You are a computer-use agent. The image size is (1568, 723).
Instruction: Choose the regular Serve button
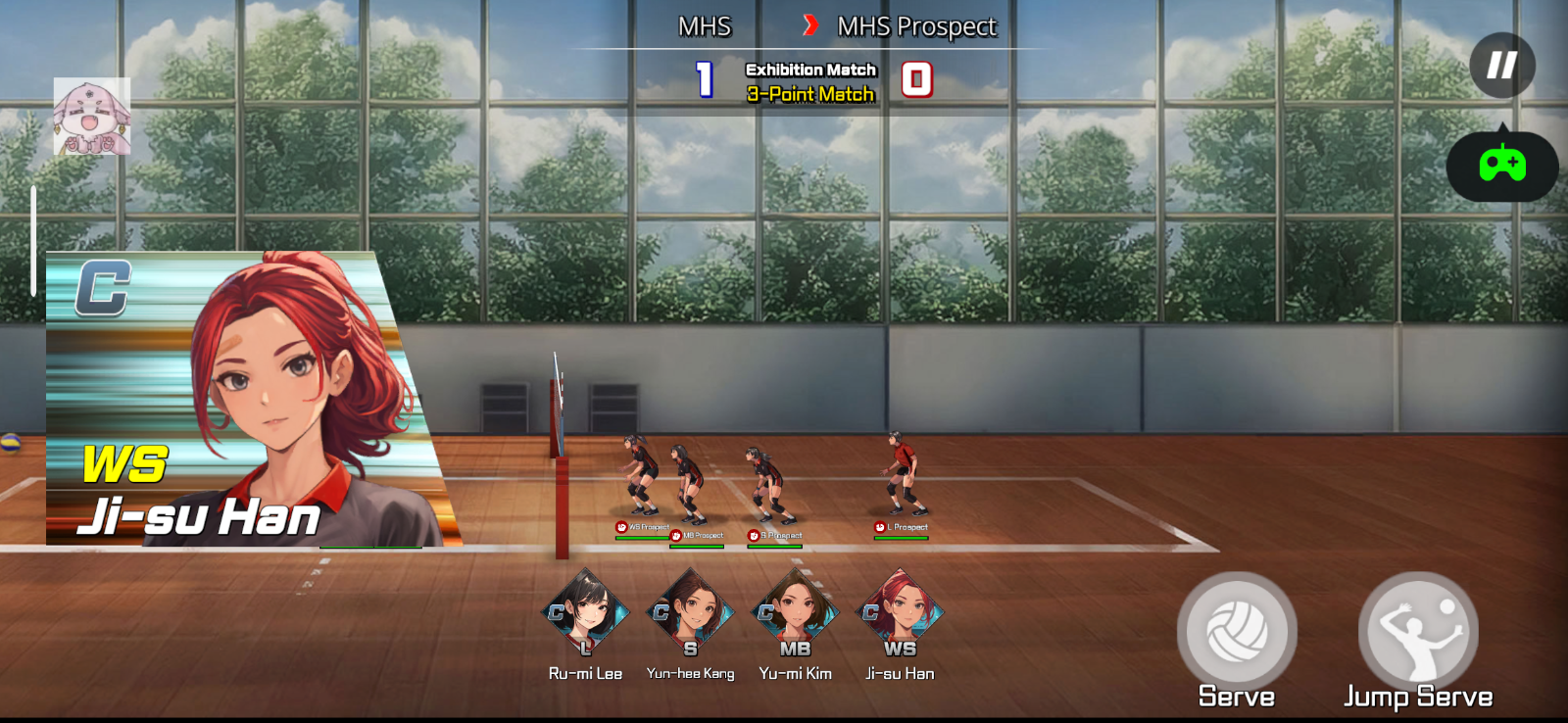1237,632
